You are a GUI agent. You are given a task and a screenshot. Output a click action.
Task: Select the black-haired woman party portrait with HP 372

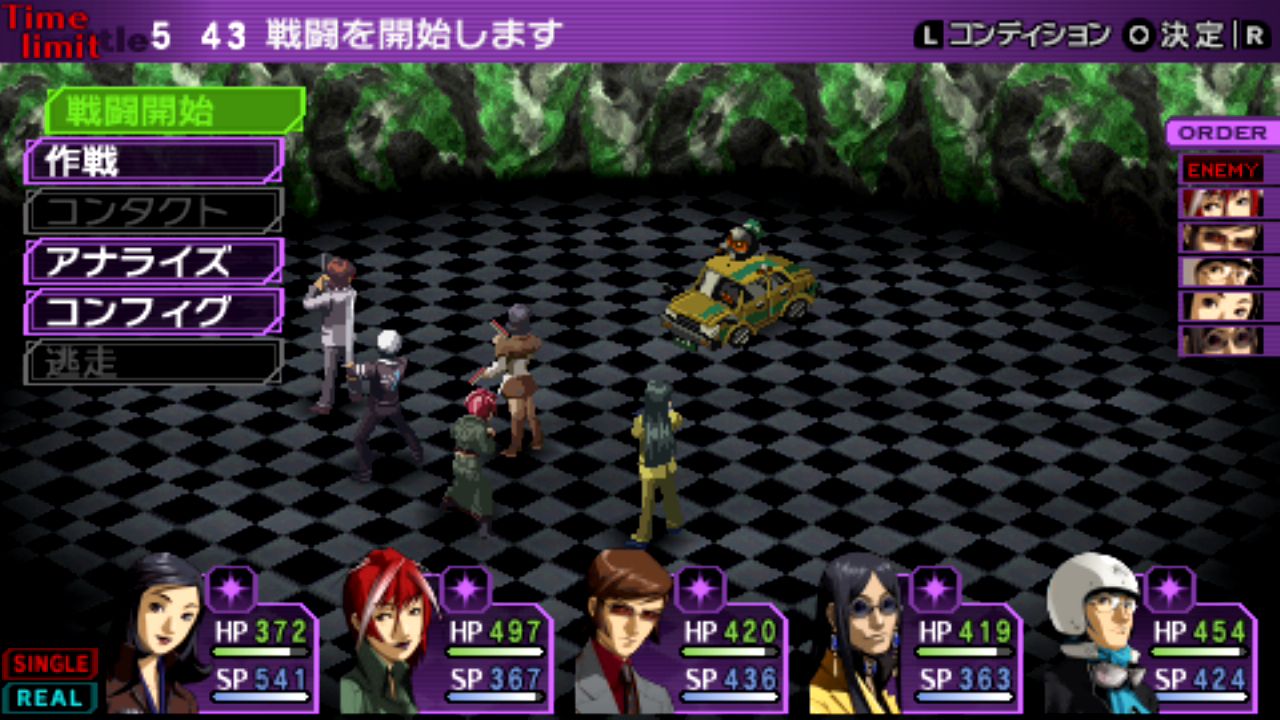coord(155,635)
